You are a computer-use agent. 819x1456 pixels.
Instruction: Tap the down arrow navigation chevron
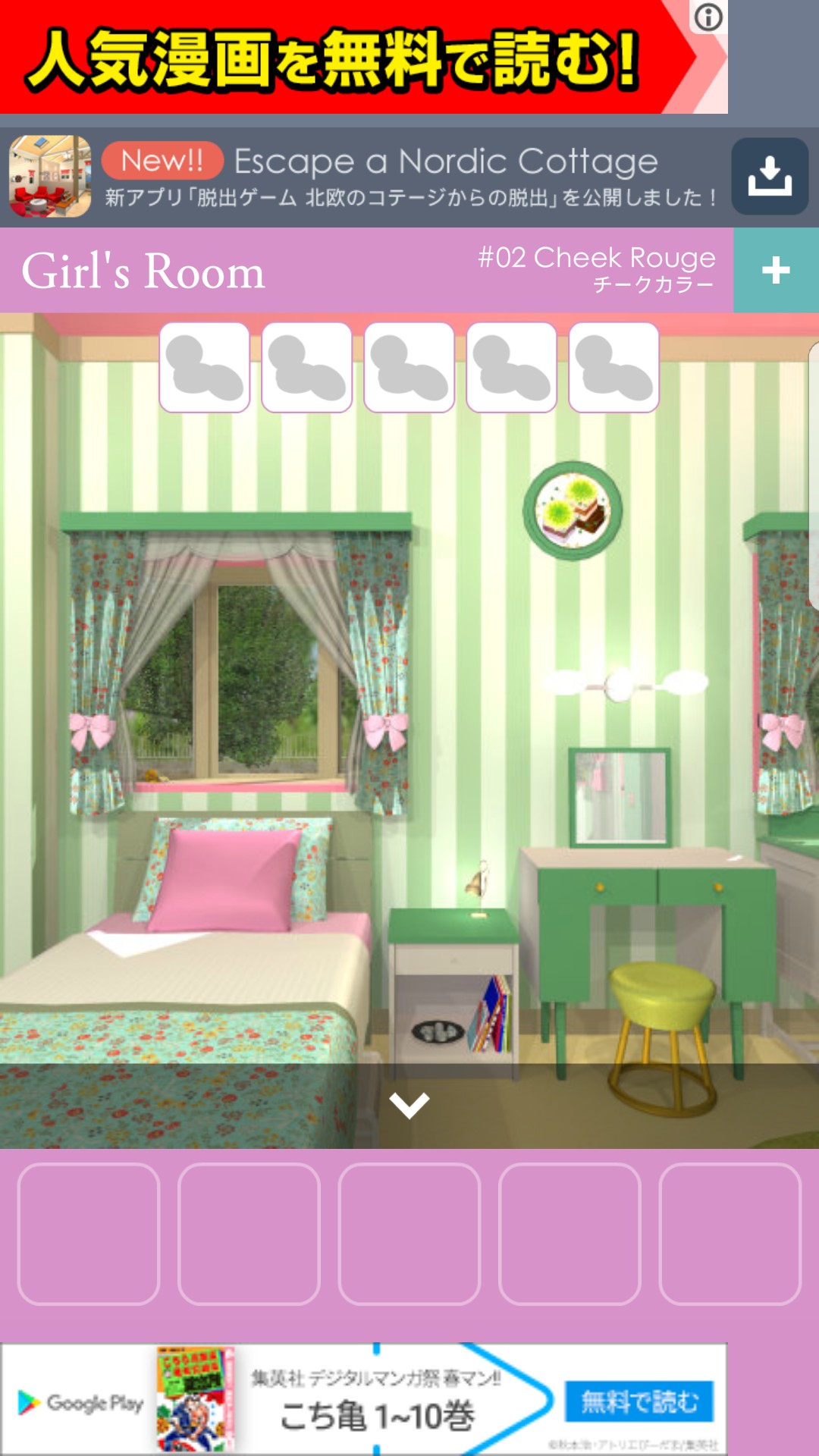point(409,1105)
